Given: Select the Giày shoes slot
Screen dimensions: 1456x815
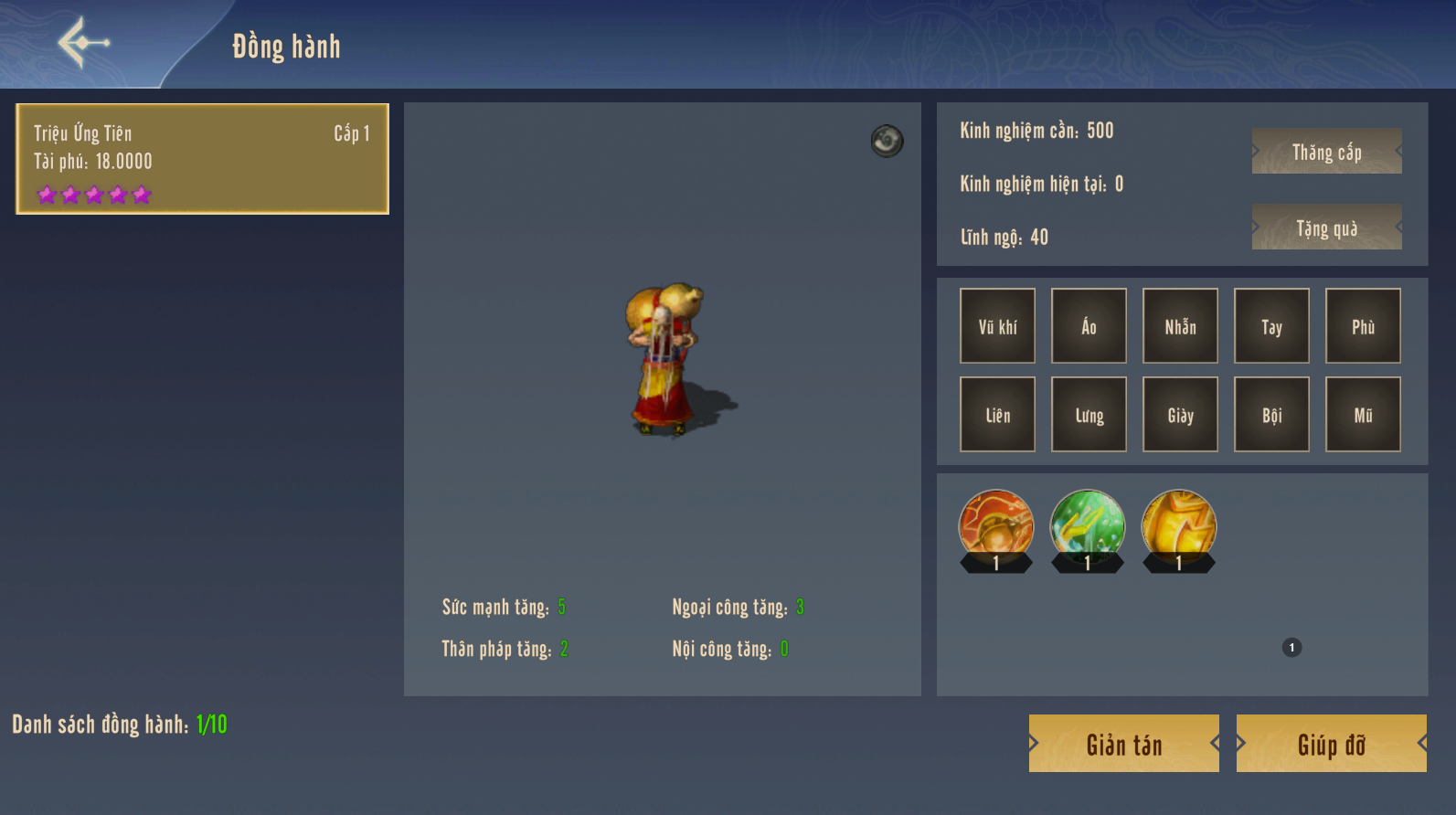Looking at the screenshot, I should click(1180, 415).
